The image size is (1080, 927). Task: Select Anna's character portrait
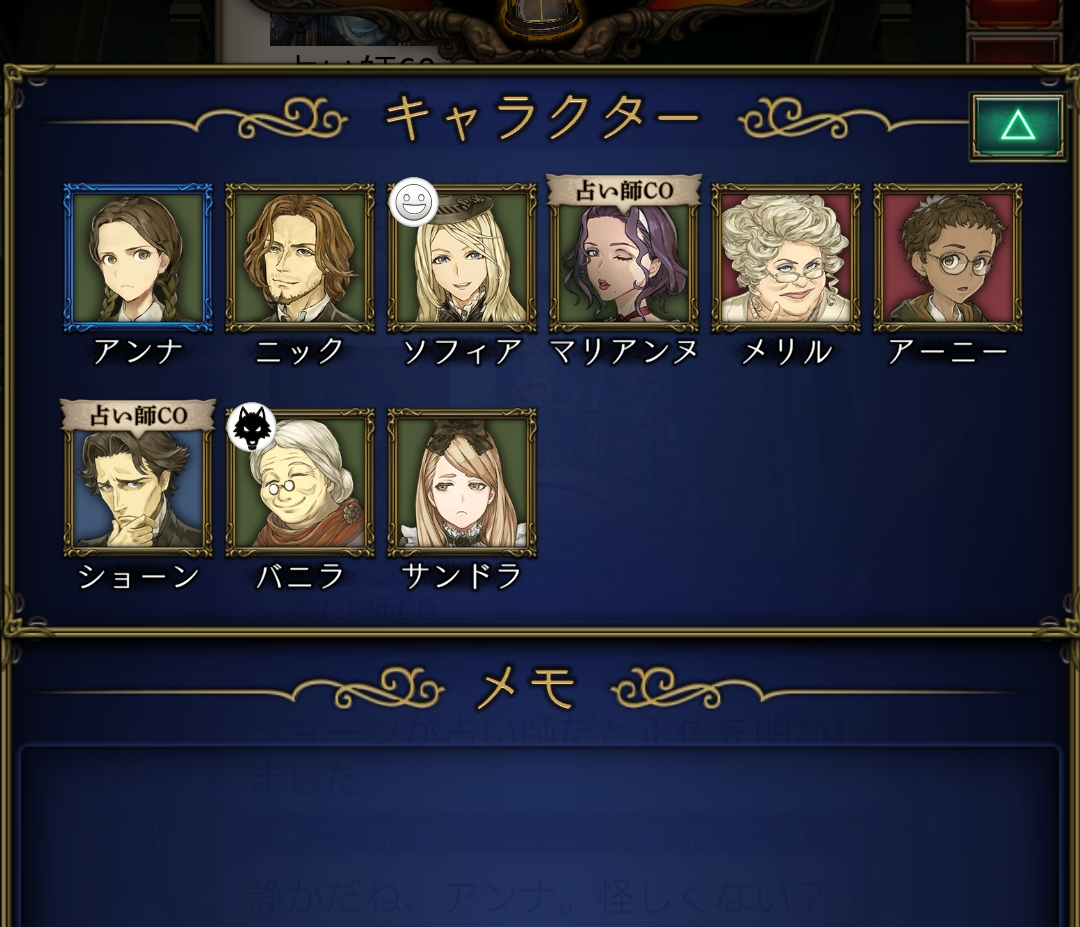click(x=138, y=257)
